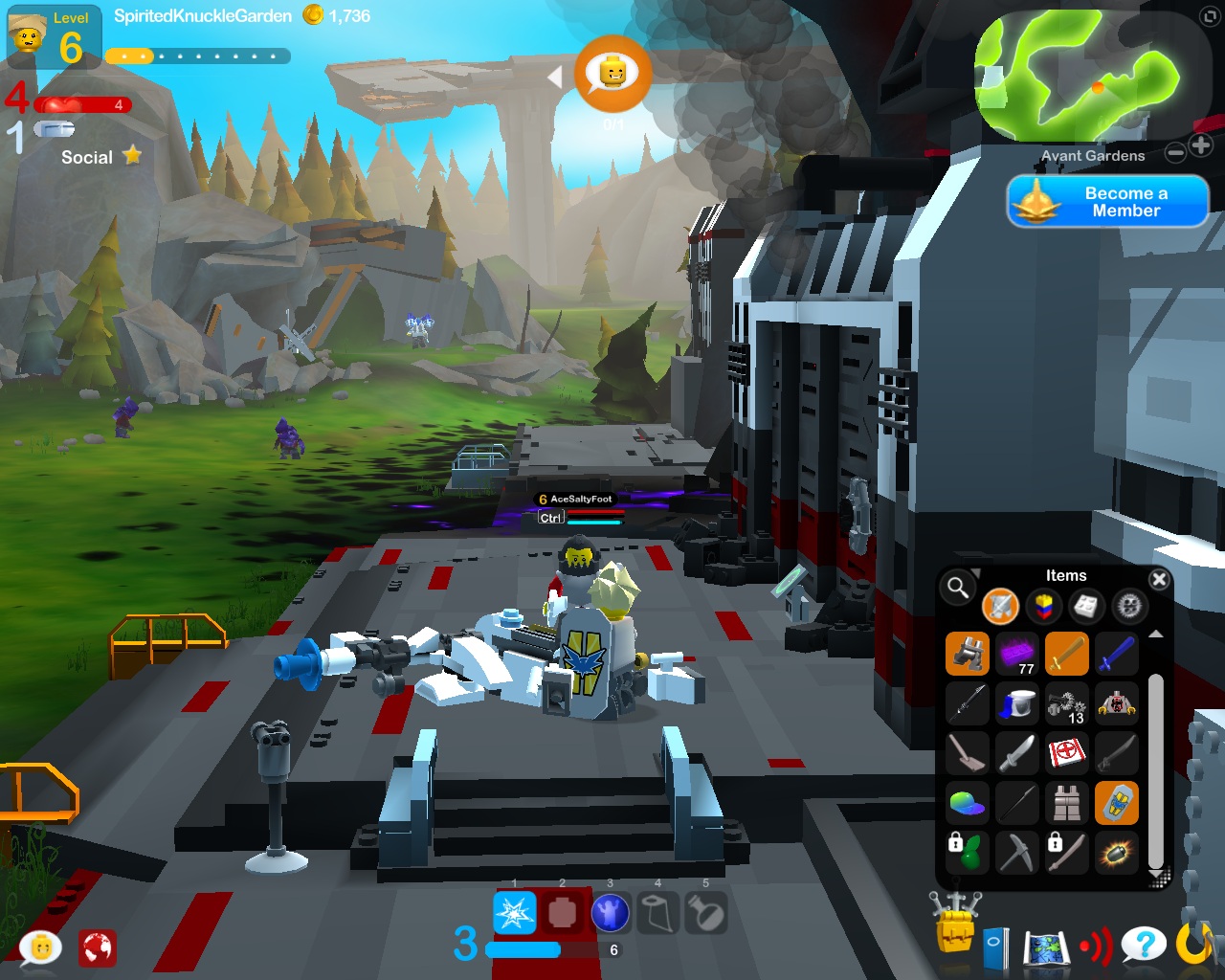
Task: Open the help question mark bubble
Action: click(1143, 946)
